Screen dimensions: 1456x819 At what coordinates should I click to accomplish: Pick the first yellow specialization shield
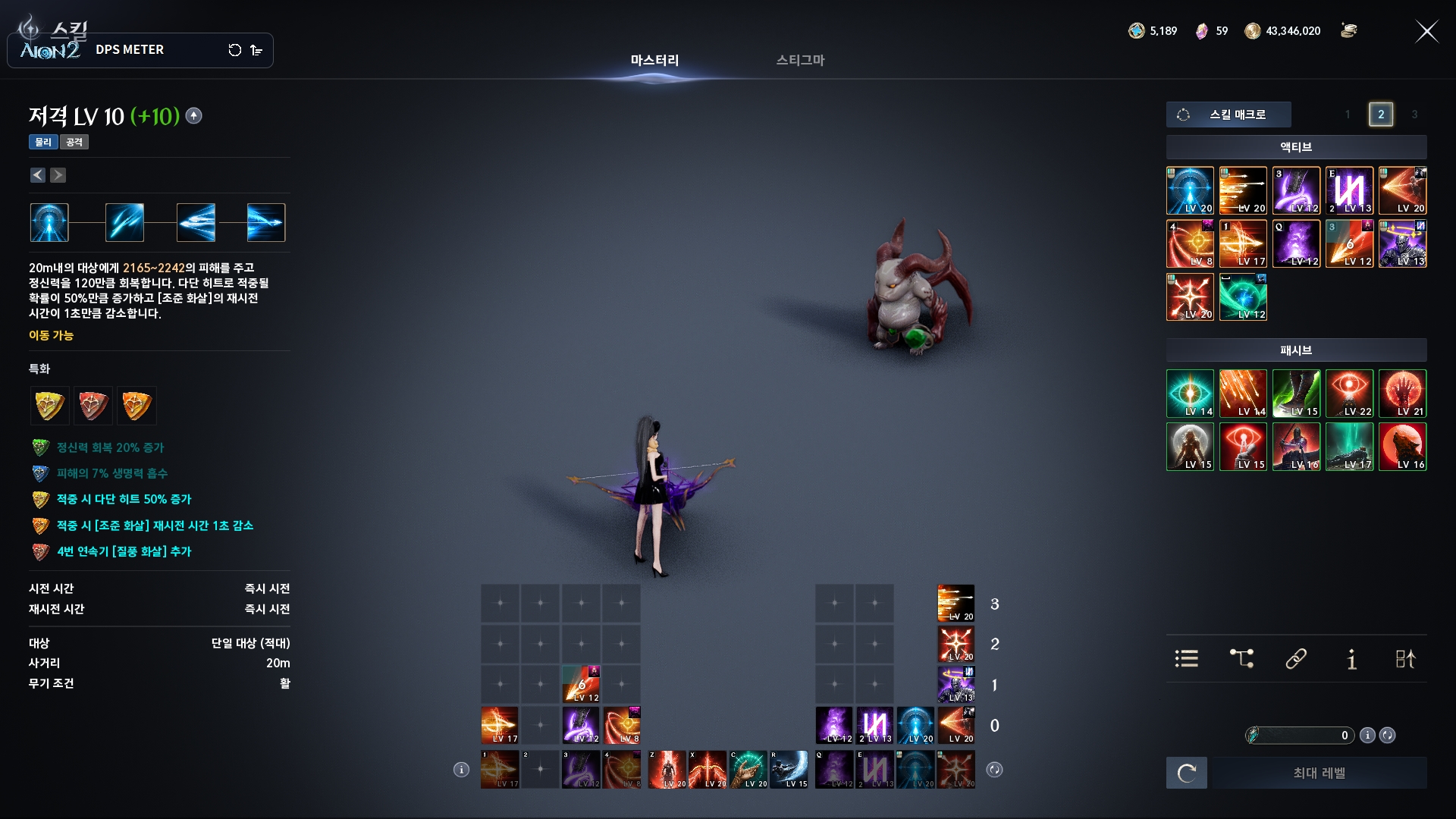(49, 406)
